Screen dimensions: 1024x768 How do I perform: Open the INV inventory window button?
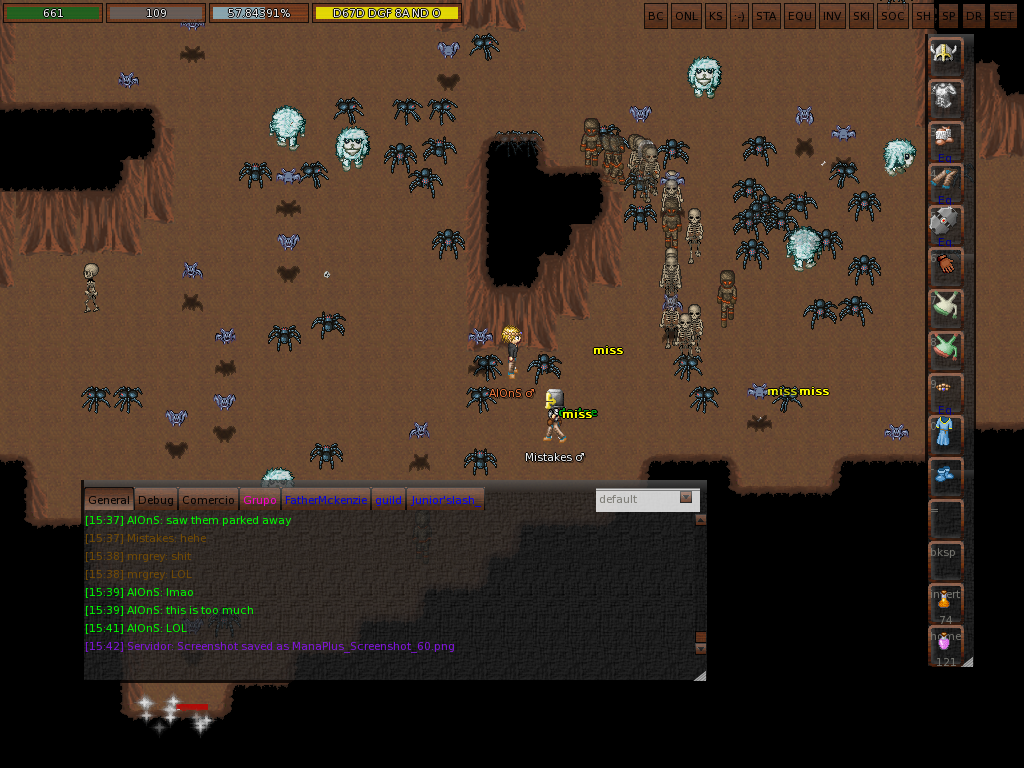tap(831, 16)
